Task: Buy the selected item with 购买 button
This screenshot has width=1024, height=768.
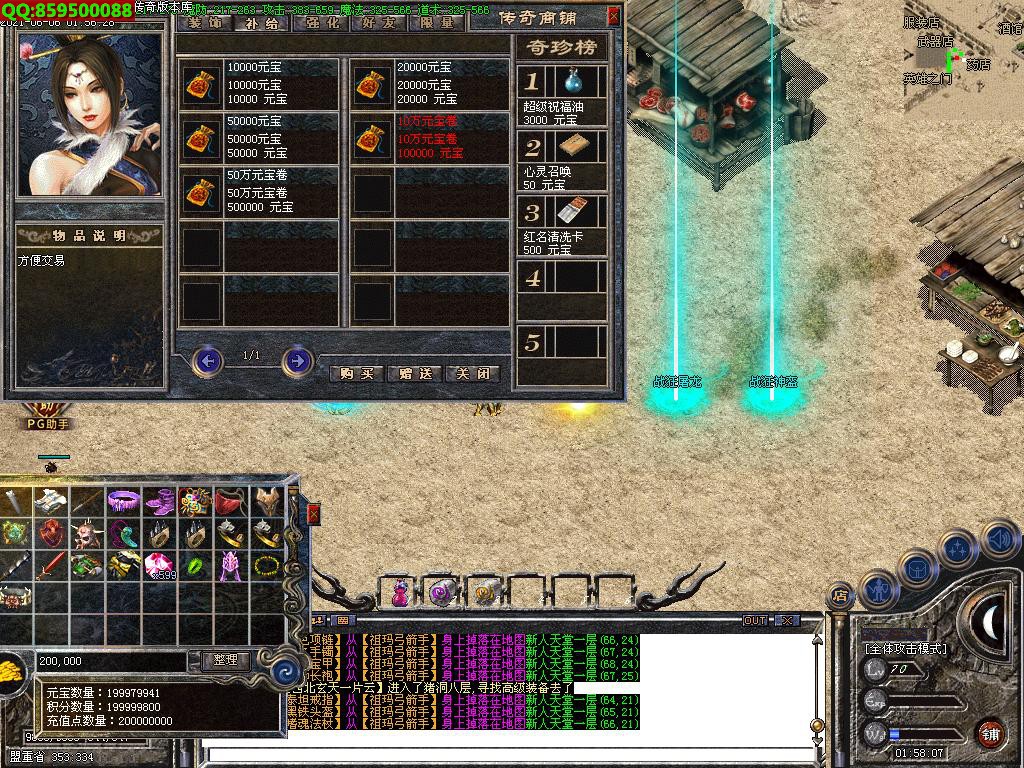Action: tap(356, 373)
